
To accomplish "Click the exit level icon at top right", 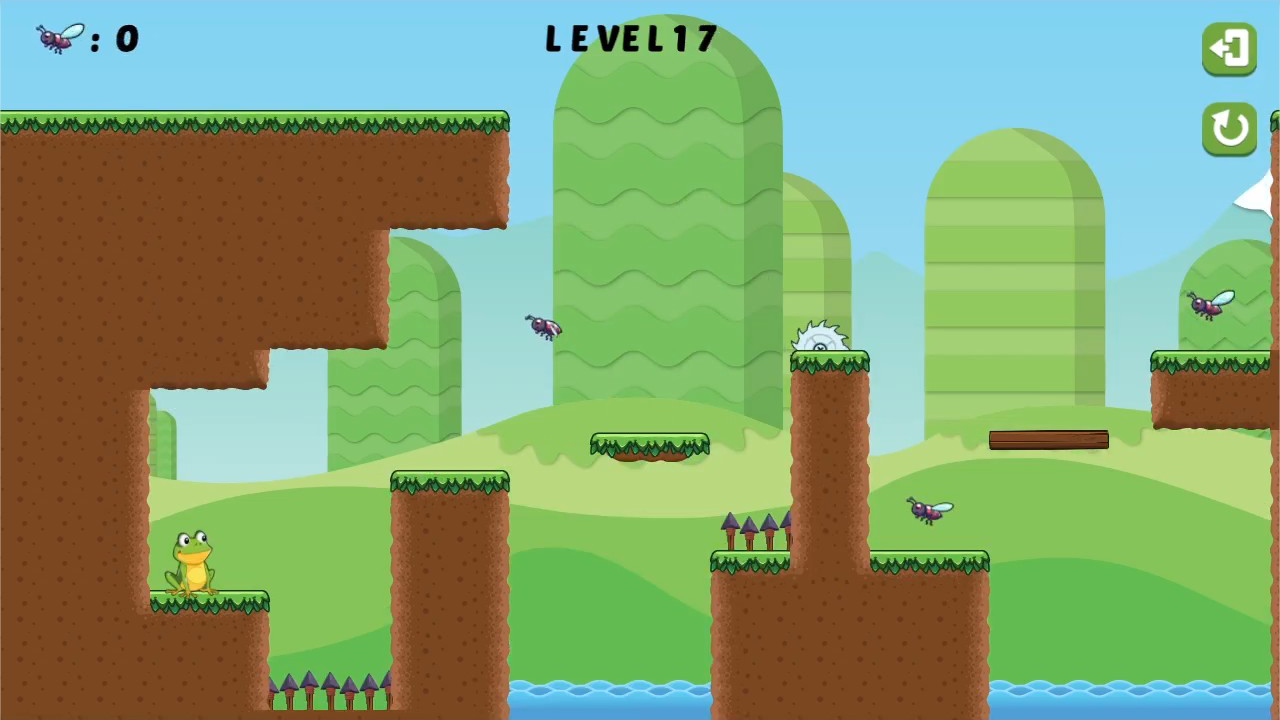I will pos(1229,48).
